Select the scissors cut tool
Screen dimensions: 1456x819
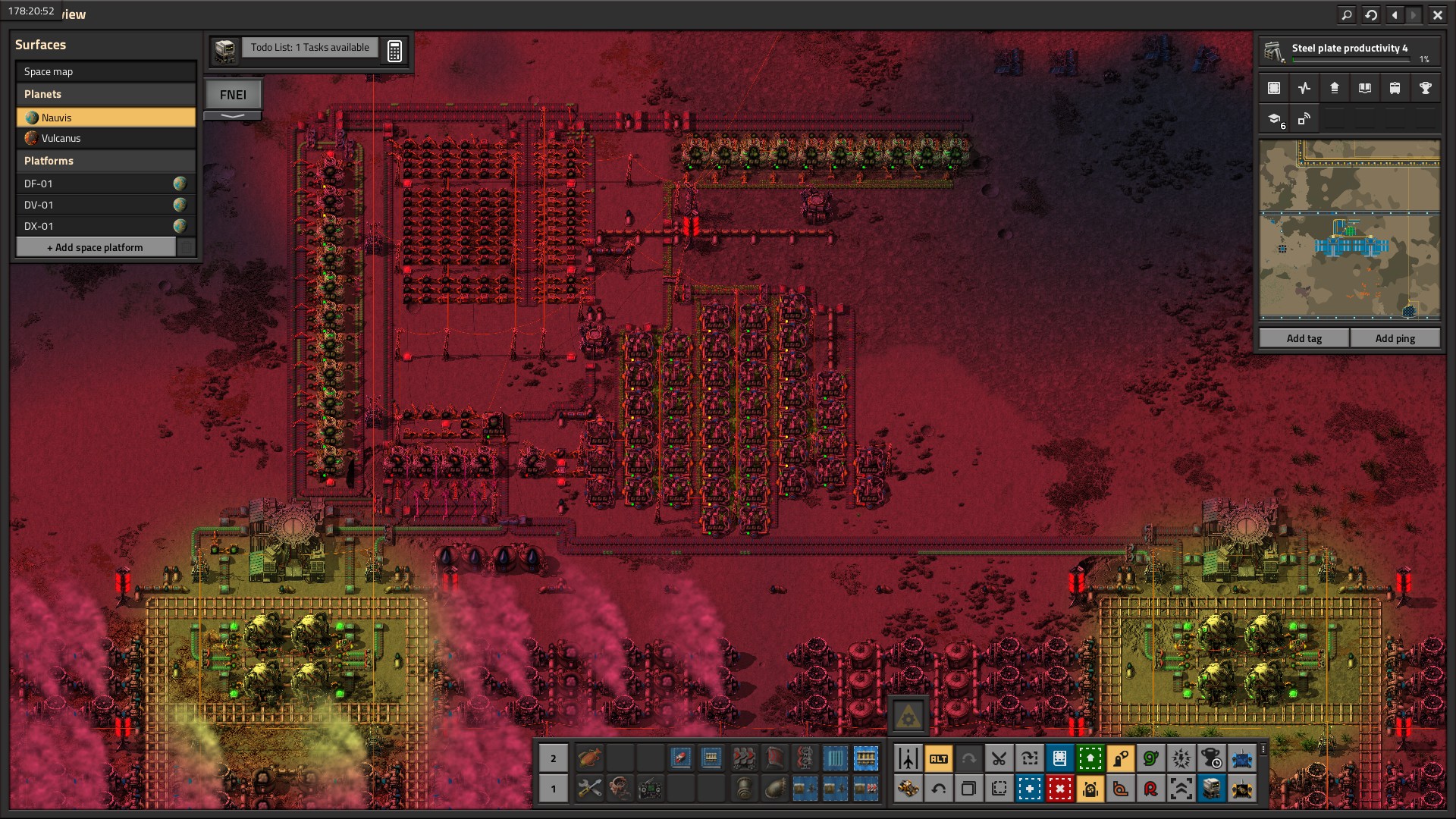coord(999,758)
